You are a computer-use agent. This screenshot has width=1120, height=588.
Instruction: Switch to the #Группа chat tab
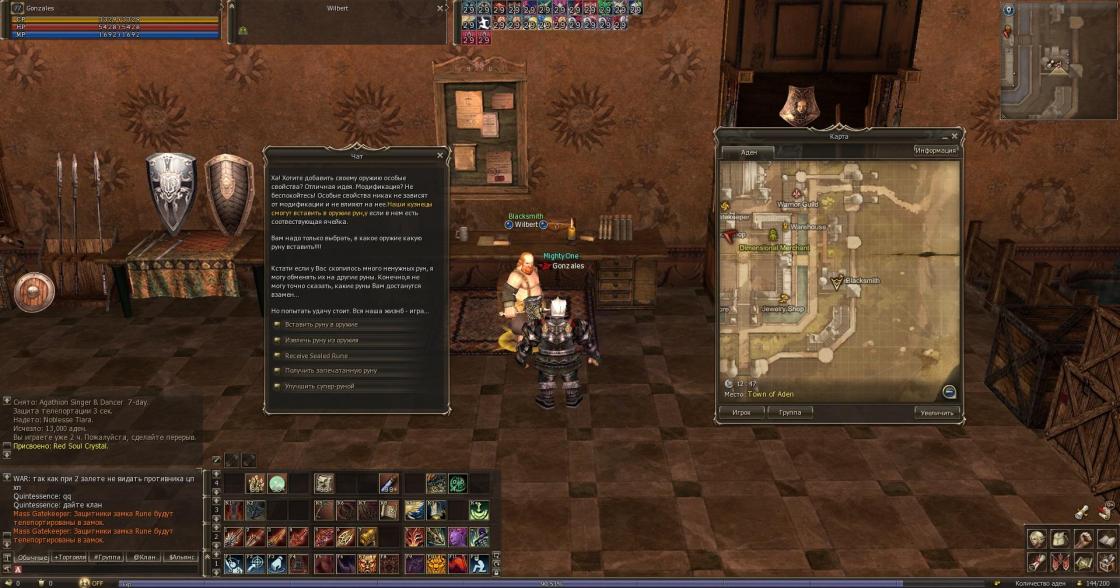(x=107, y=557)
